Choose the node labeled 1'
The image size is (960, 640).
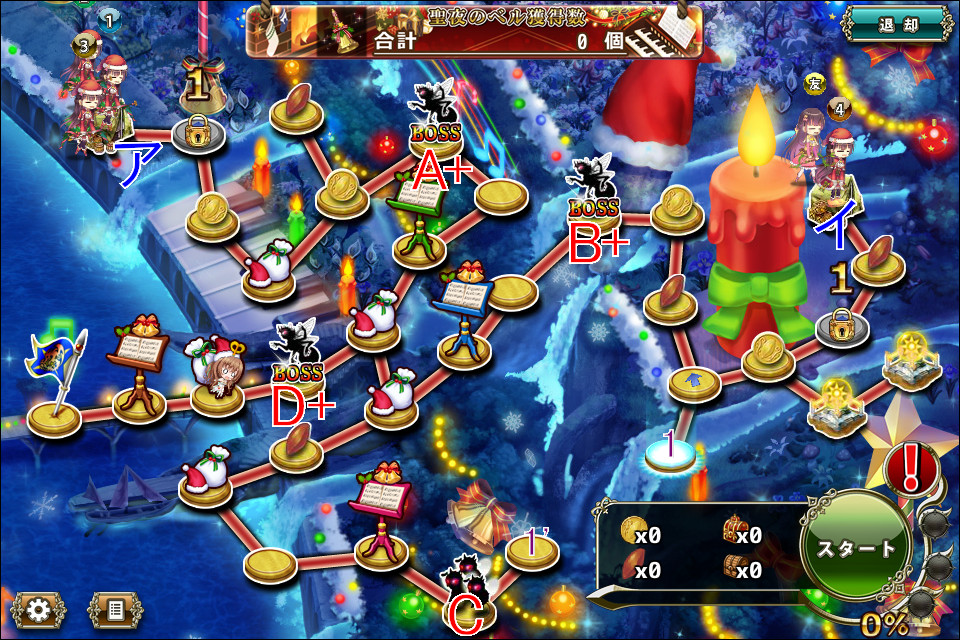(x=534, y=548)
